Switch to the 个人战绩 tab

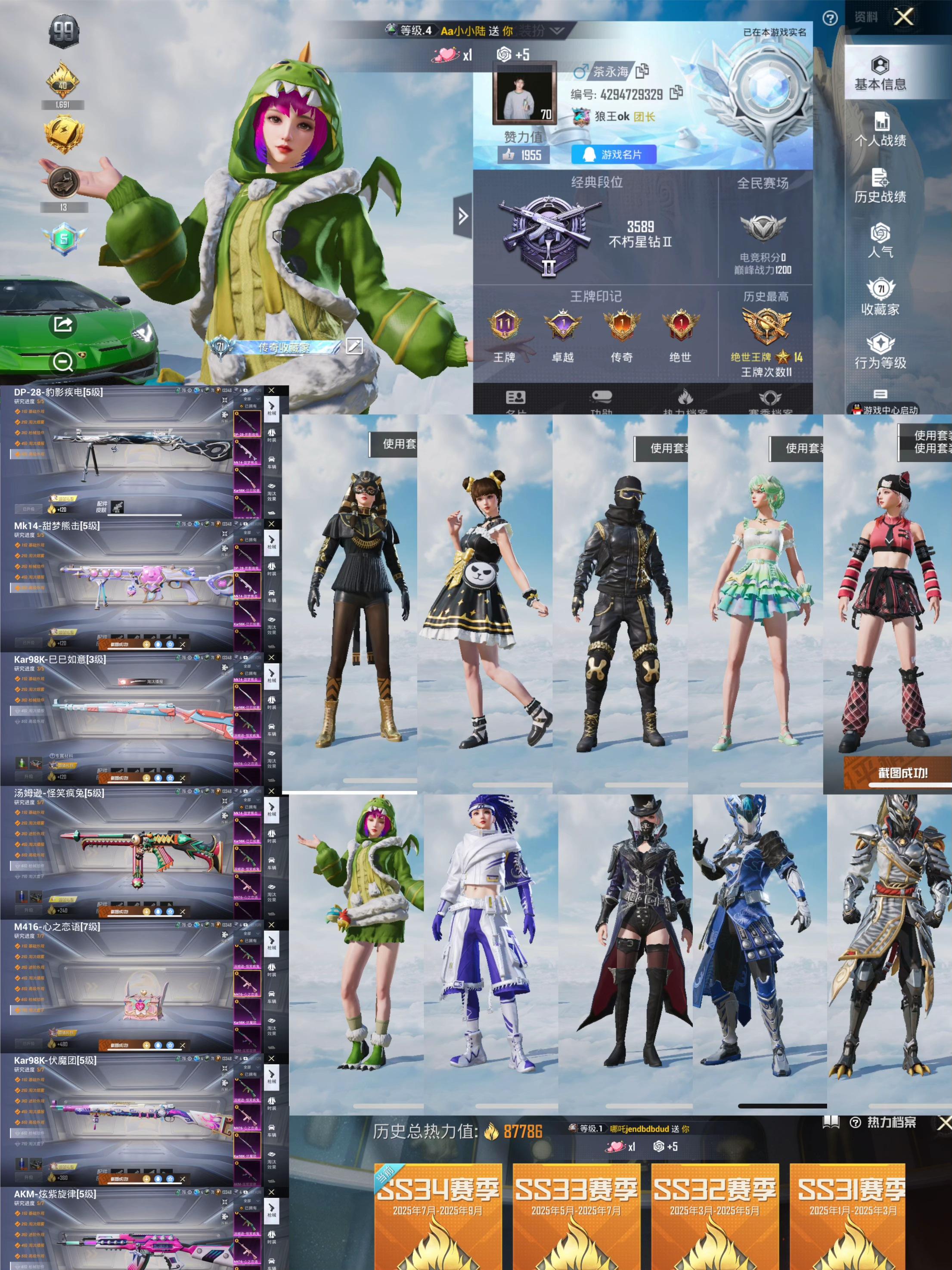[x=880, y=130]
